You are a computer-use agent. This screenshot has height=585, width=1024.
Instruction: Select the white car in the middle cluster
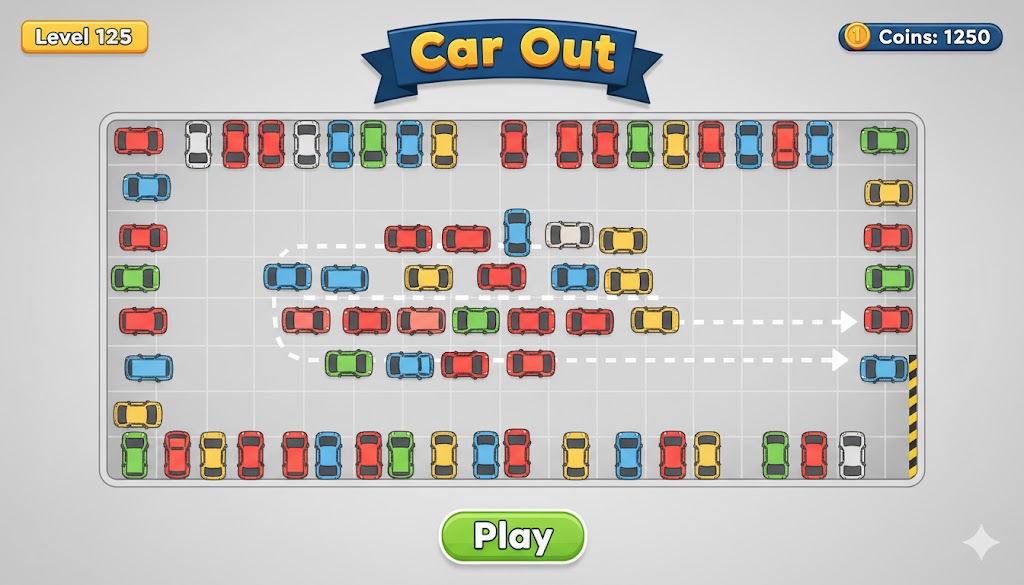pos(569,235)
